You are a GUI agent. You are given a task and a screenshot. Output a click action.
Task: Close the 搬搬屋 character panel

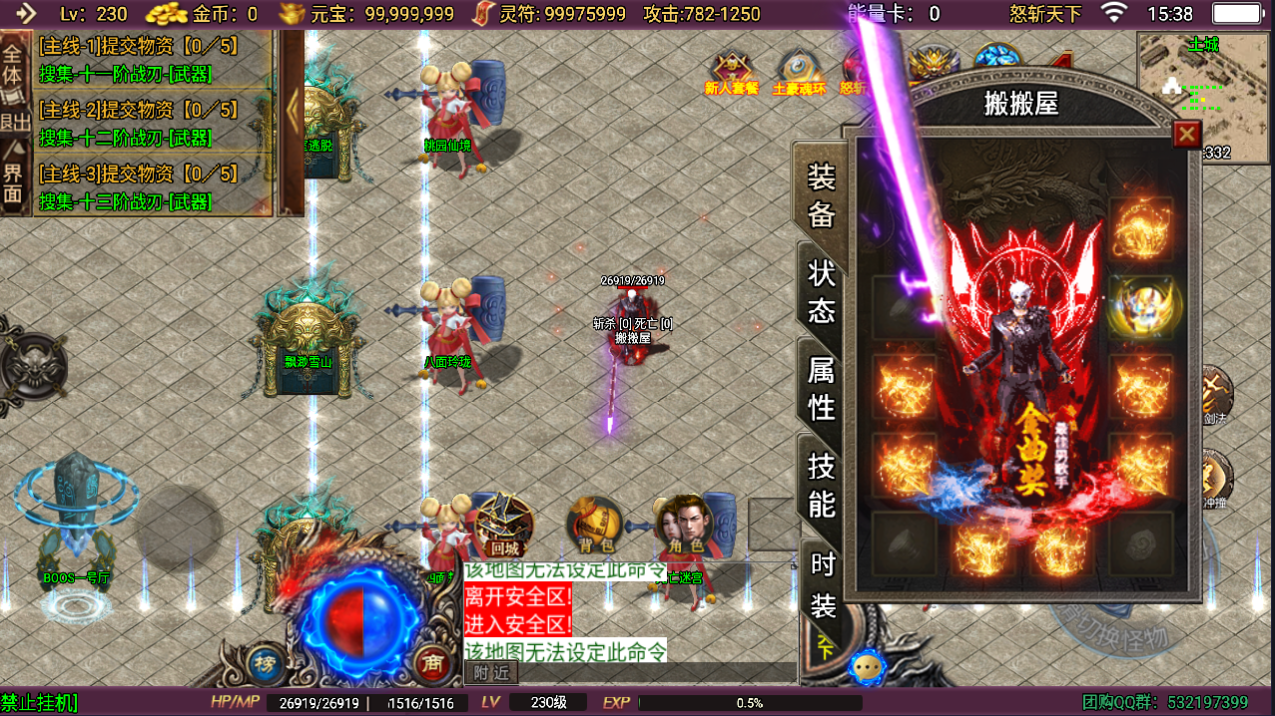[1186, 134]
